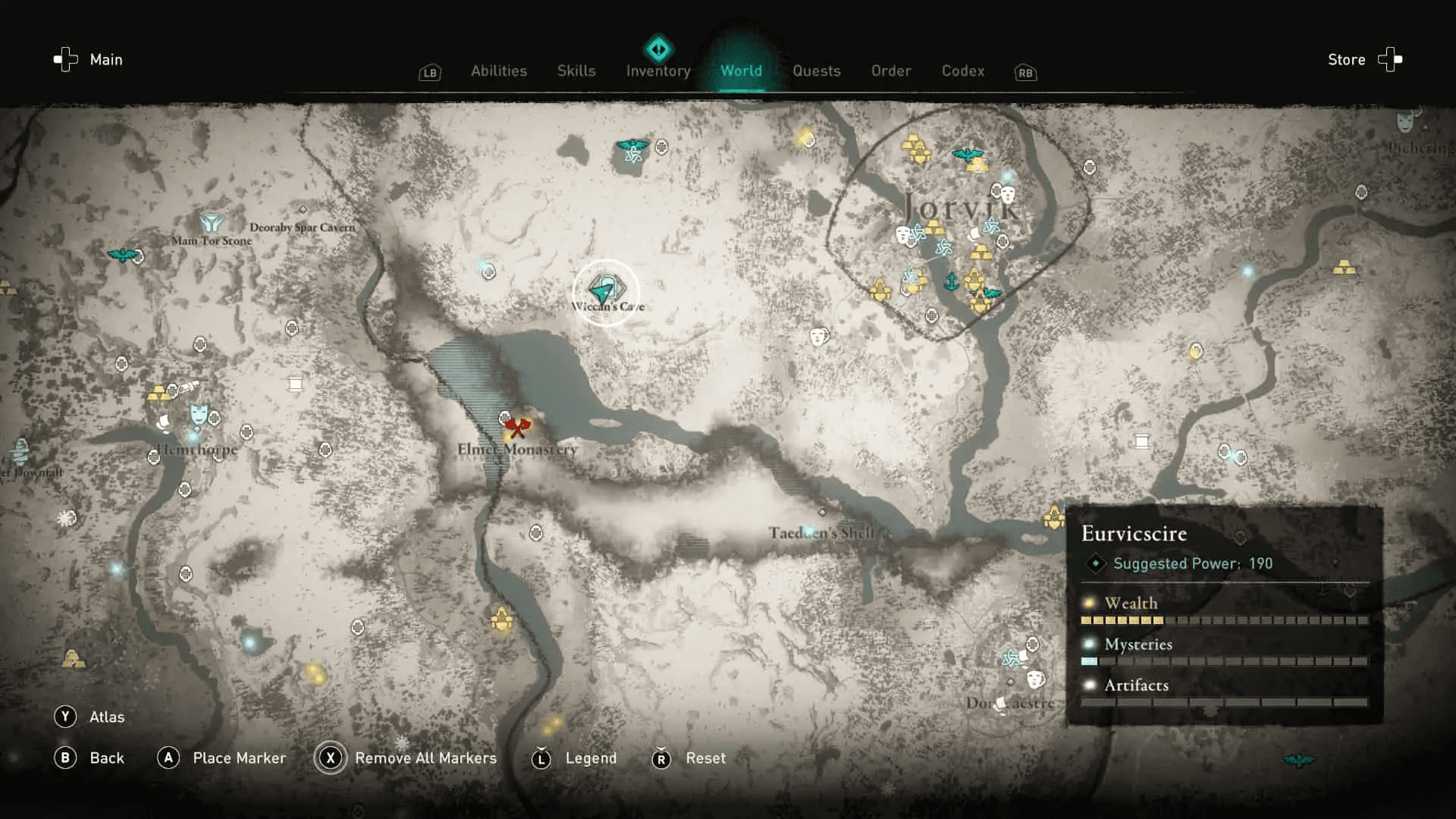Select the Inventory diamond icon above the tab bar
Image resolution: width=1456 pixels, height=819 pixels.
tap(658, 48)
